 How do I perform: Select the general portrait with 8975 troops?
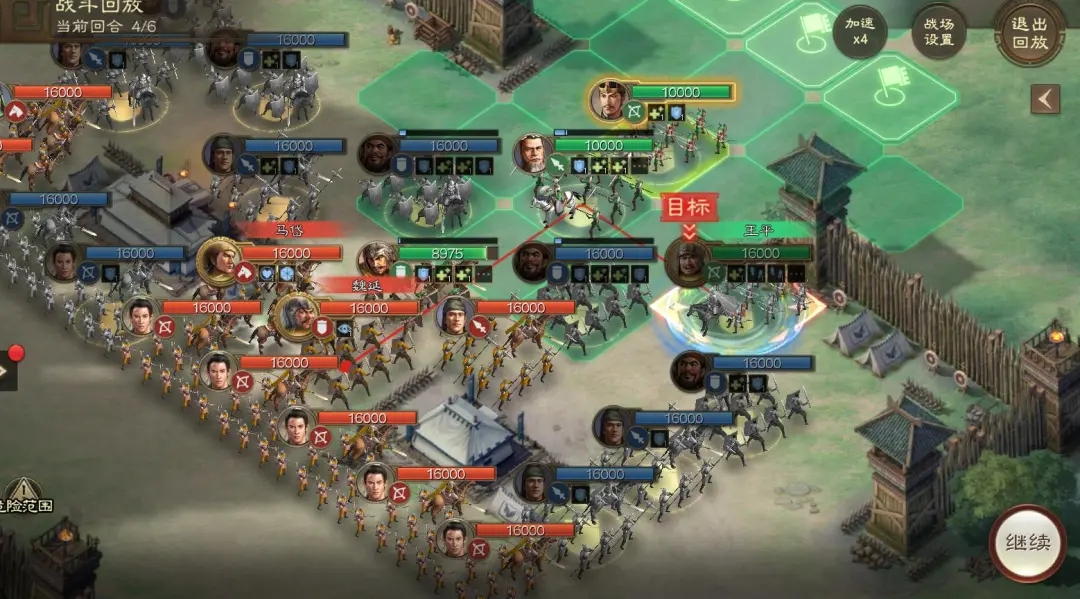pyautogui.click(x=377, y=259)
